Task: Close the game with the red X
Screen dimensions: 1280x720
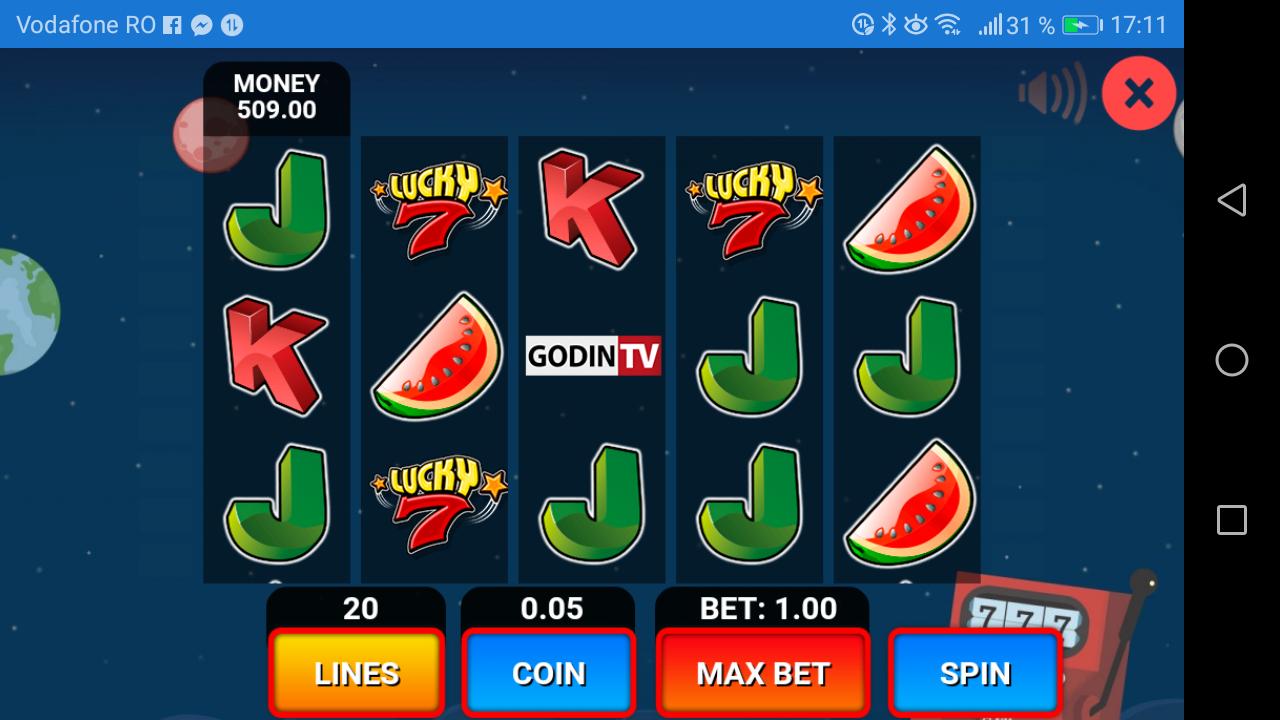Action: tap(1138, 92)
